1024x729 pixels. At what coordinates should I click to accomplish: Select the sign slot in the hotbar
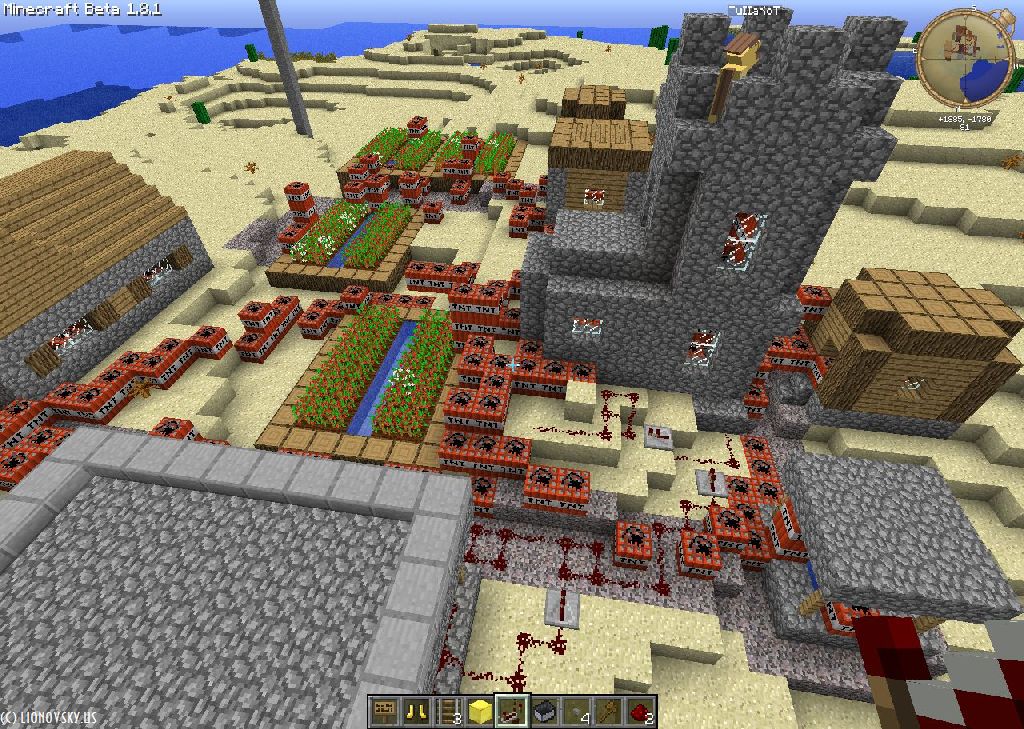(x=383, y=712)
